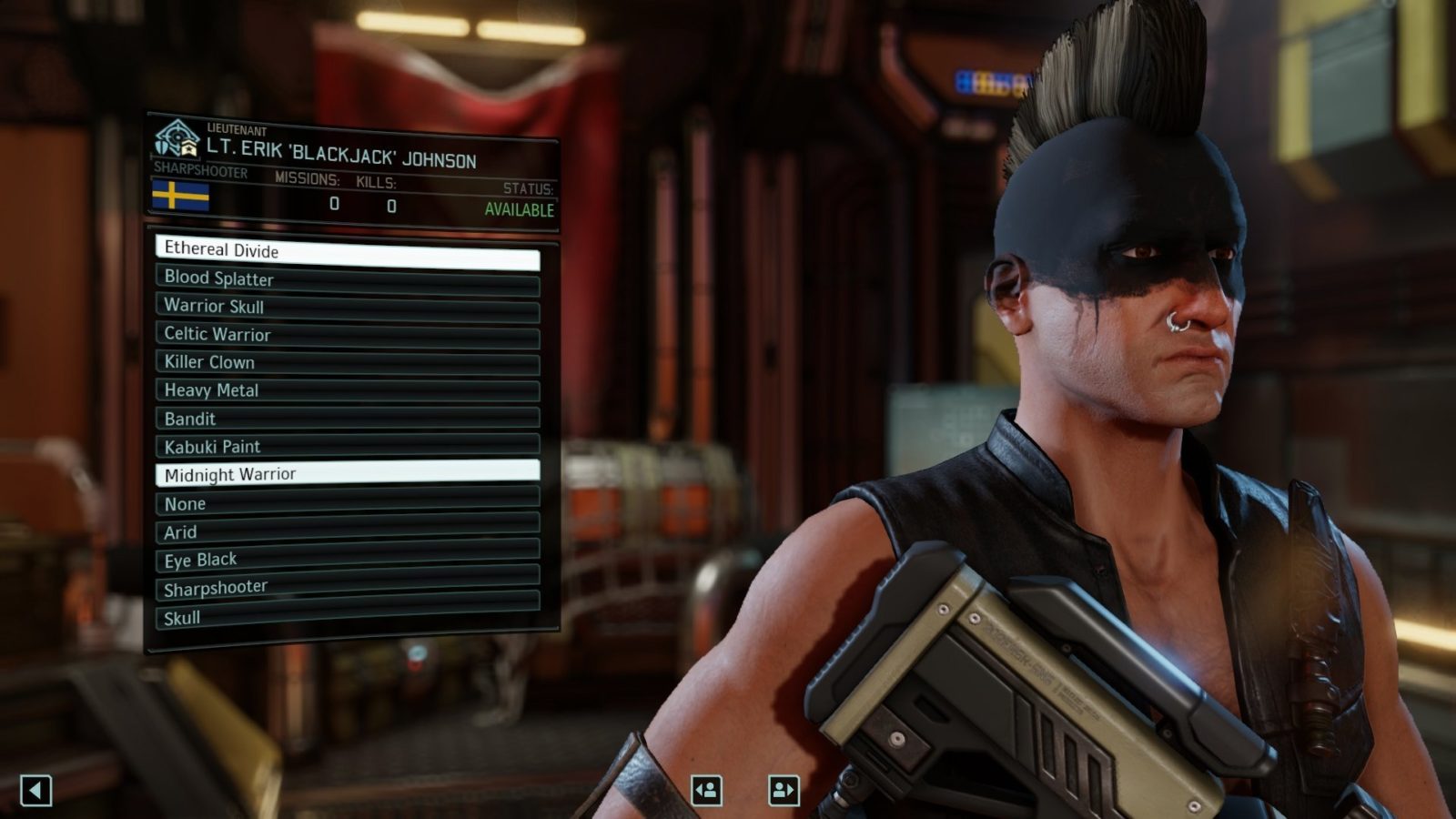Apply the Bandit face paint

[347, 419]
